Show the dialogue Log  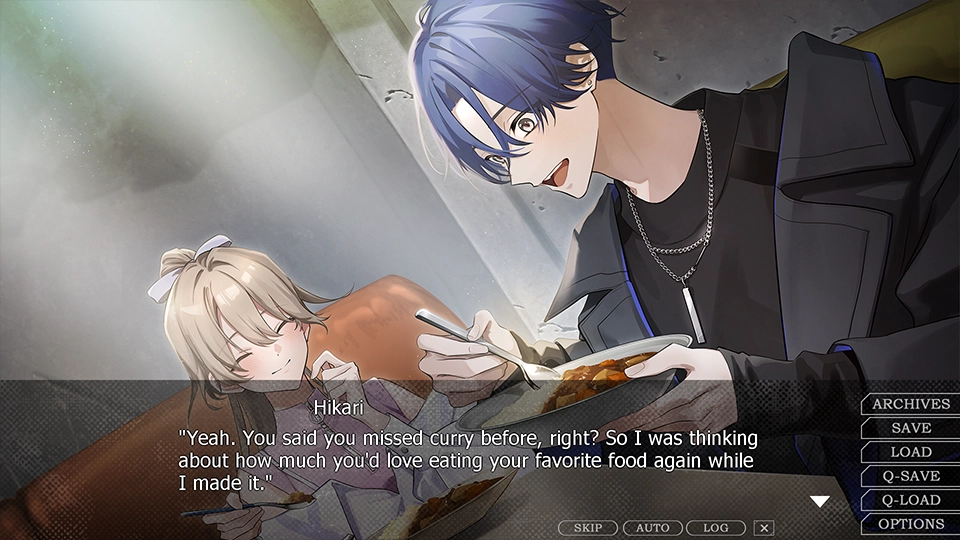(x=716, y=527)
